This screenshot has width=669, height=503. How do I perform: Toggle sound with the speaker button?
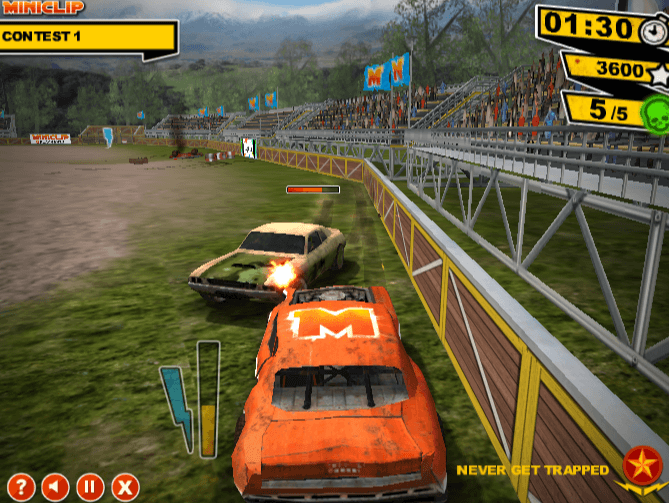coord(56,487)
